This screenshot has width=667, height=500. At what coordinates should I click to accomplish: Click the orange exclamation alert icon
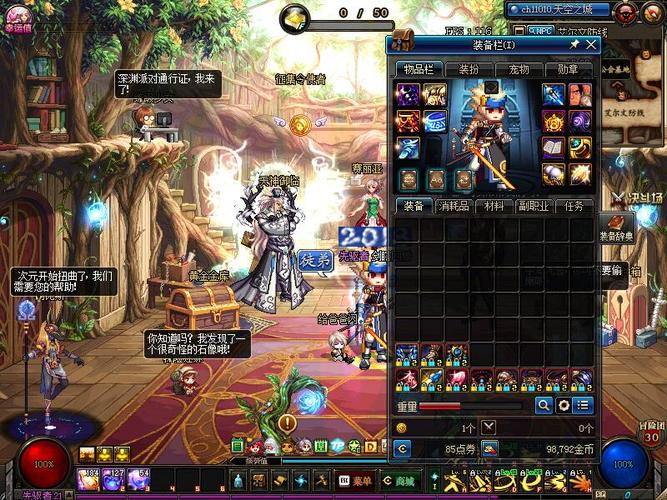tap(286, 424)
